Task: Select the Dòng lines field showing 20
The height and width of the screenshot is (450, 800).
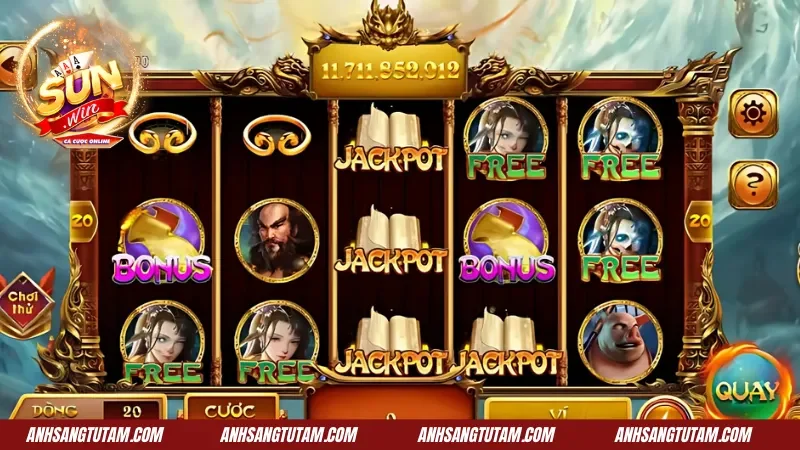Action: (132, 410)
